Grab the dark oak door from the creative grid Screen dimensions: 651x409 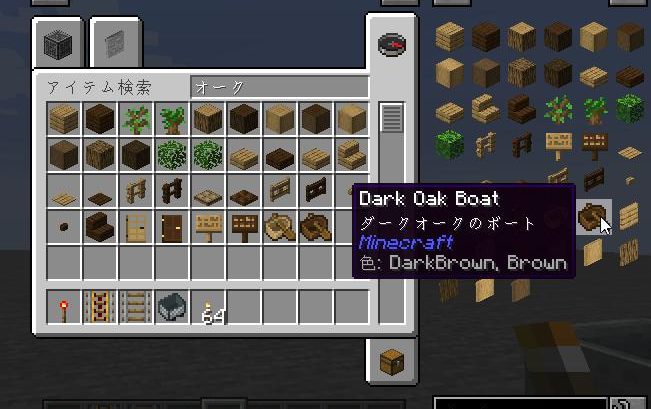click(x=170, y=228)
